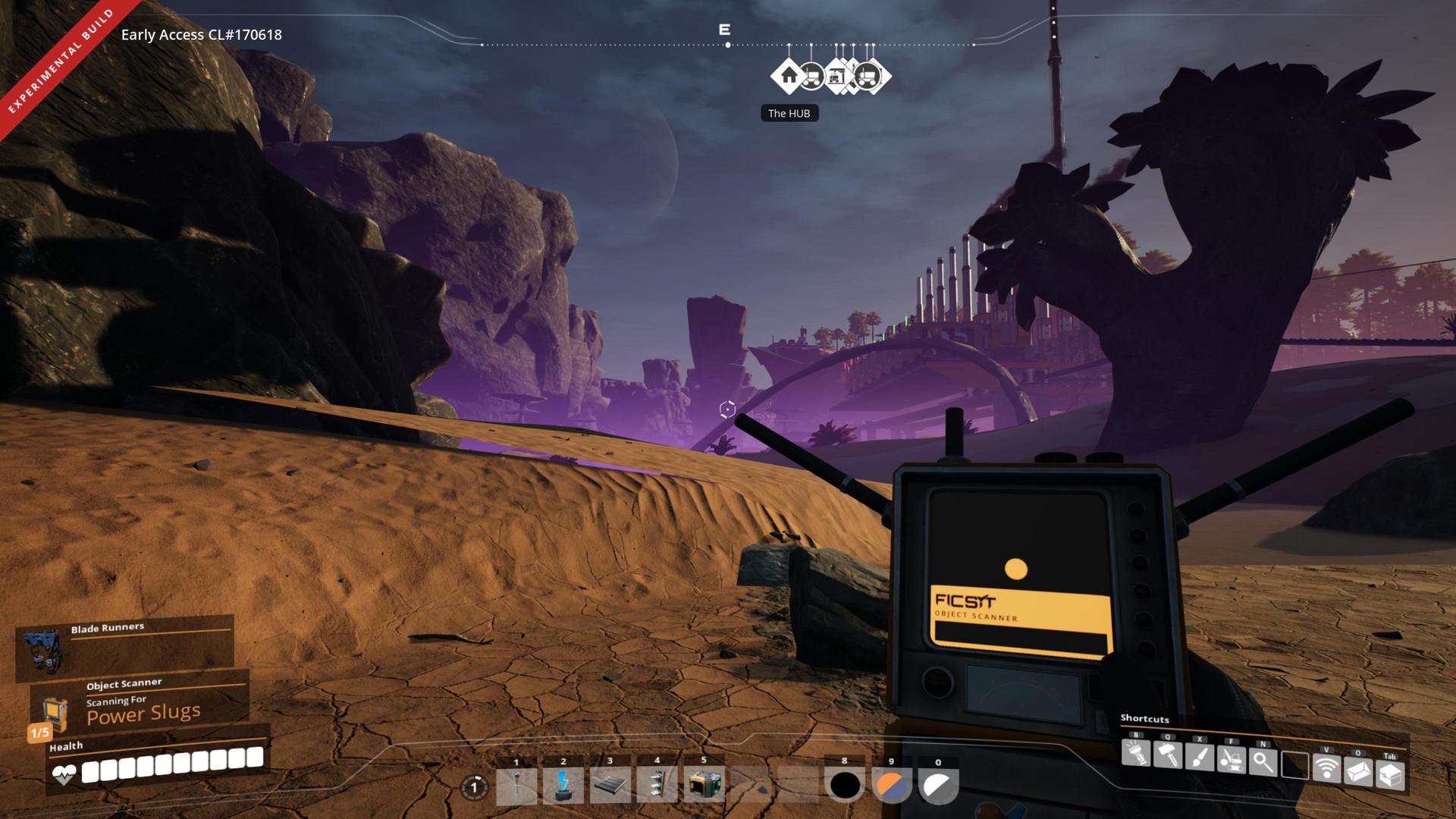Toggle the flashlight shortcut
The image size is (1456, 819).
click(1135, 755)
